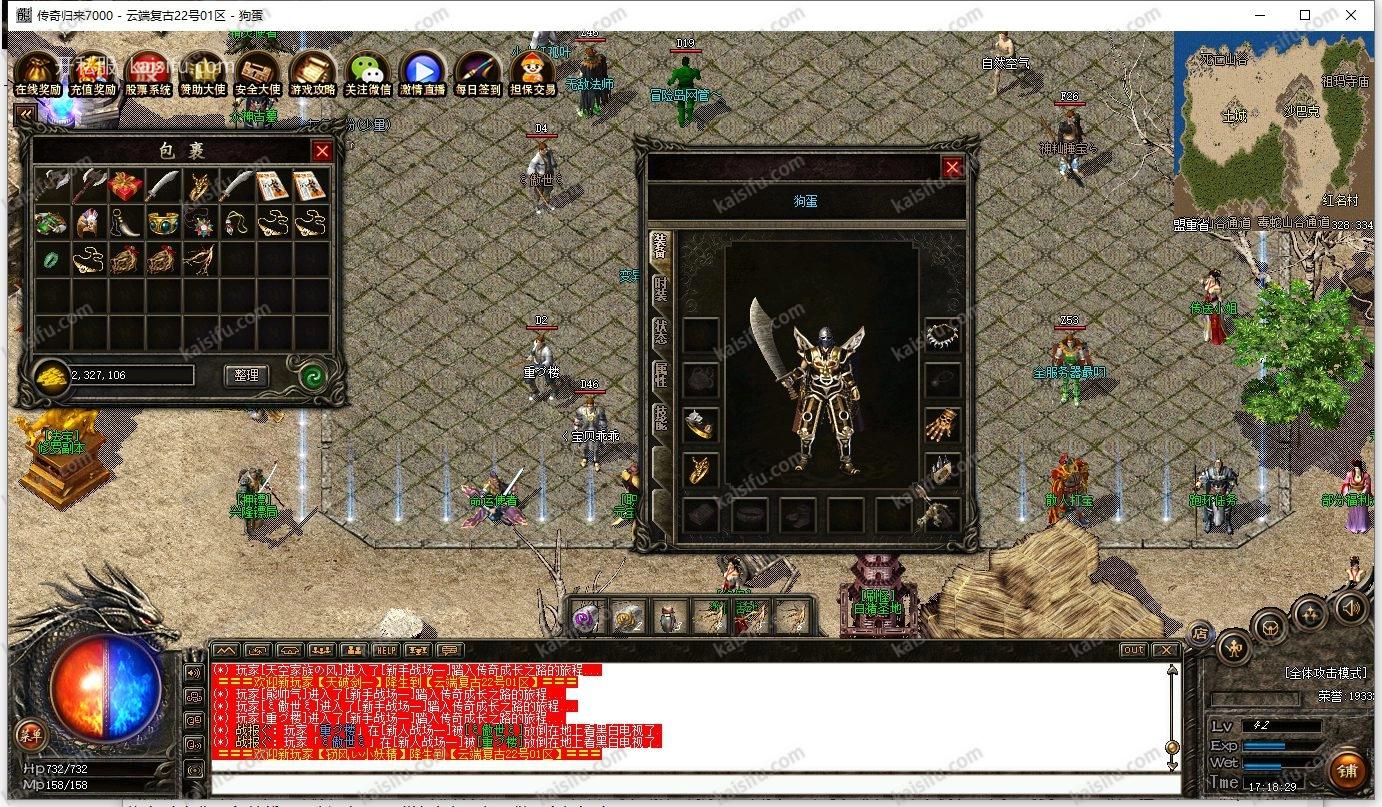Switch to the 技能 skills tab
Viewport: 1382px width, 807px height.
click(x=660, y=418)
